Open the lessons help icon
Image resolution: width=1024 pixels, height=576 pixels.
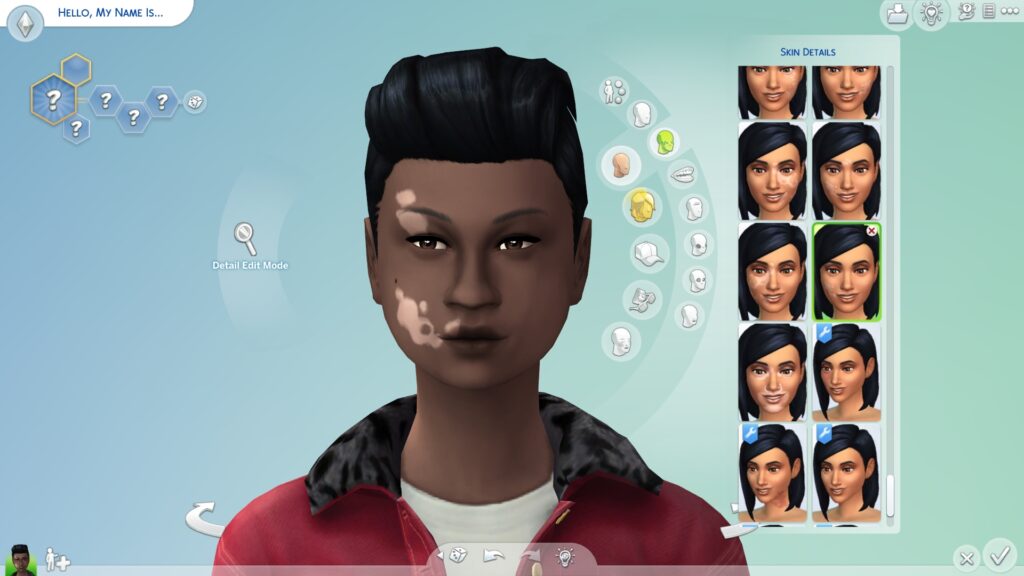[x=966, y=11]
